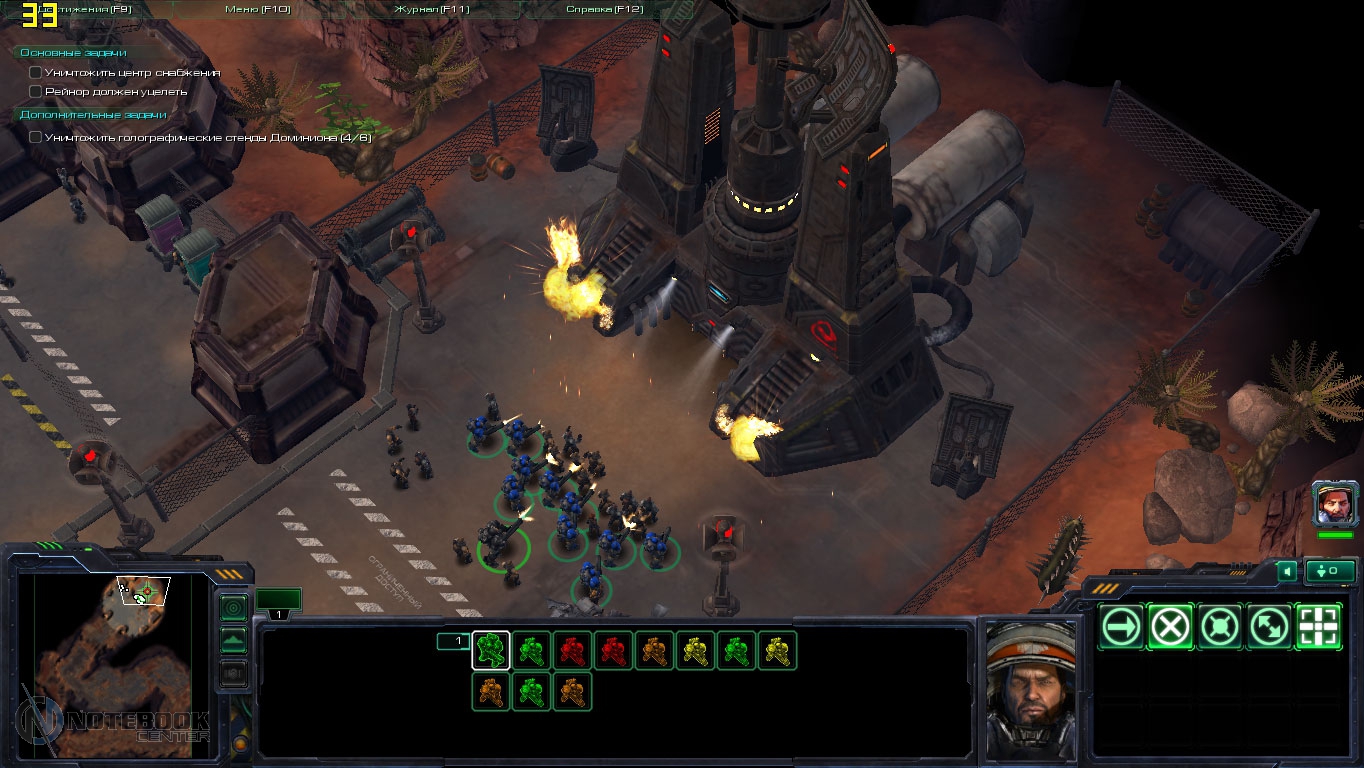Click Raynor's hero icon on the right edge
1364x768 pixels.
click(x=1335, y=503)
